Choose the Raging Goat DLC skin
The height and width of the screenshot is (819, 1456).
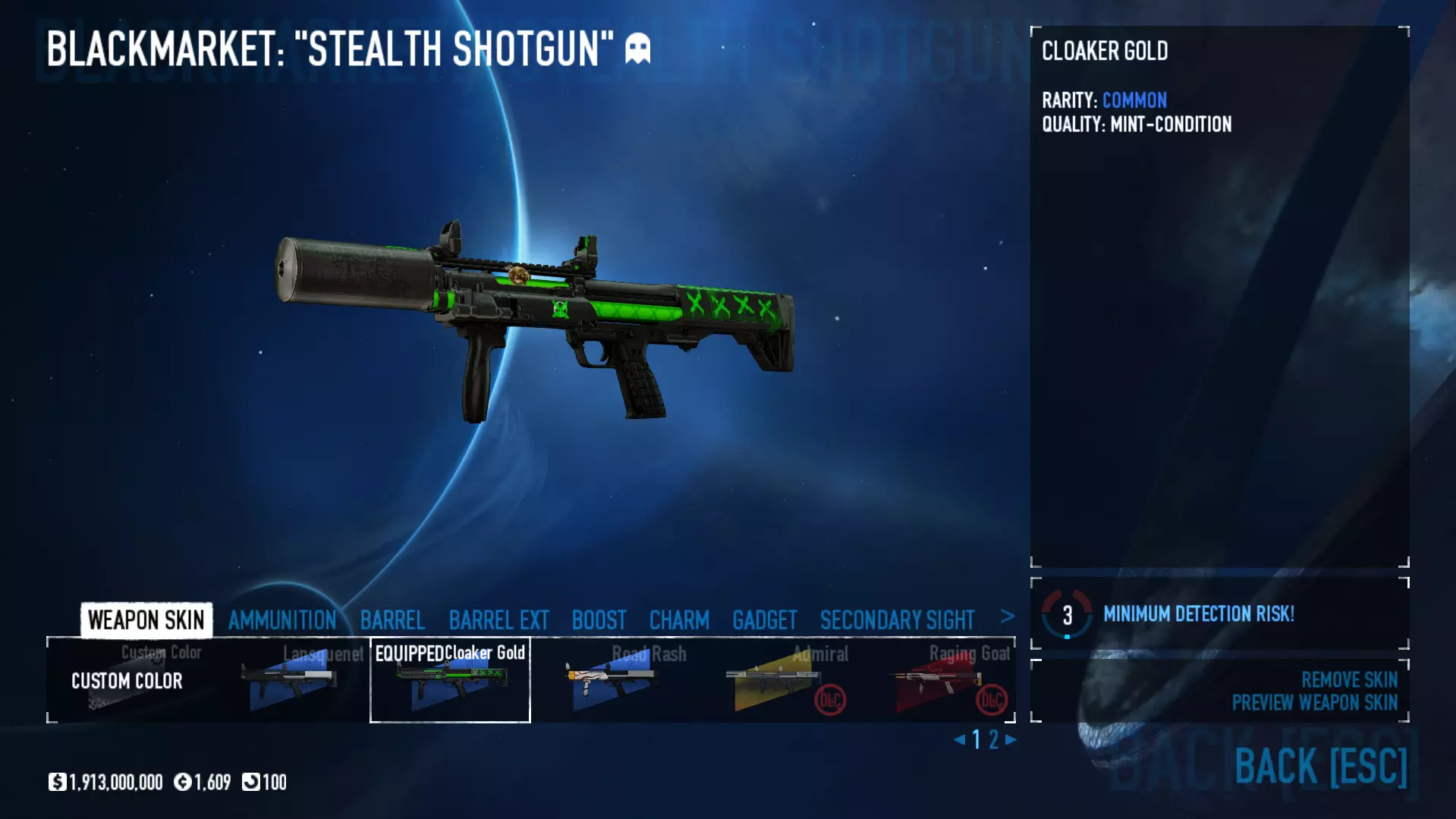click(934, 681)
